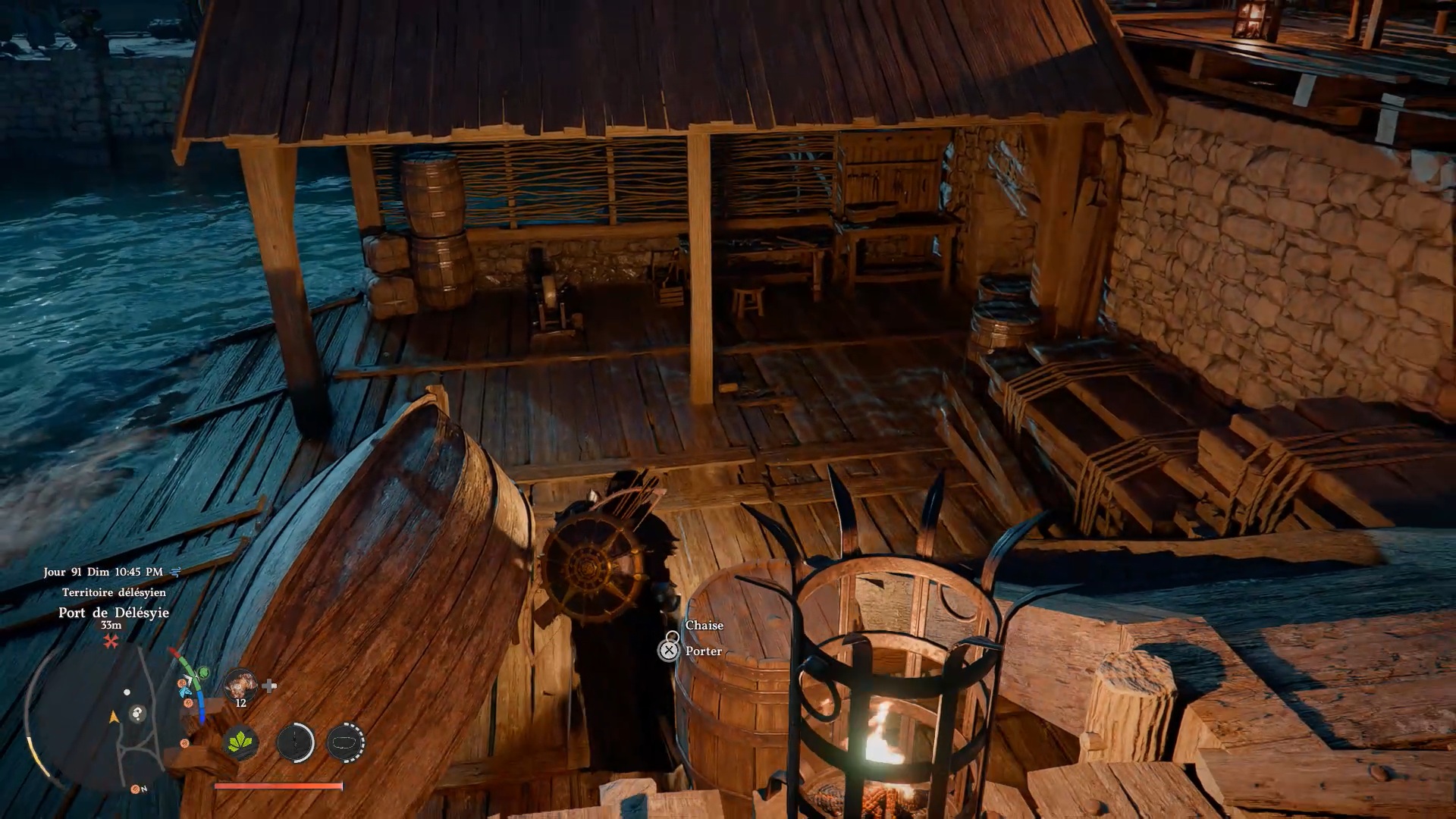The height and width of the screenshot is (819, 1456).
Task: Select the roasted meat food slot
Action: (x=240, y=685)
